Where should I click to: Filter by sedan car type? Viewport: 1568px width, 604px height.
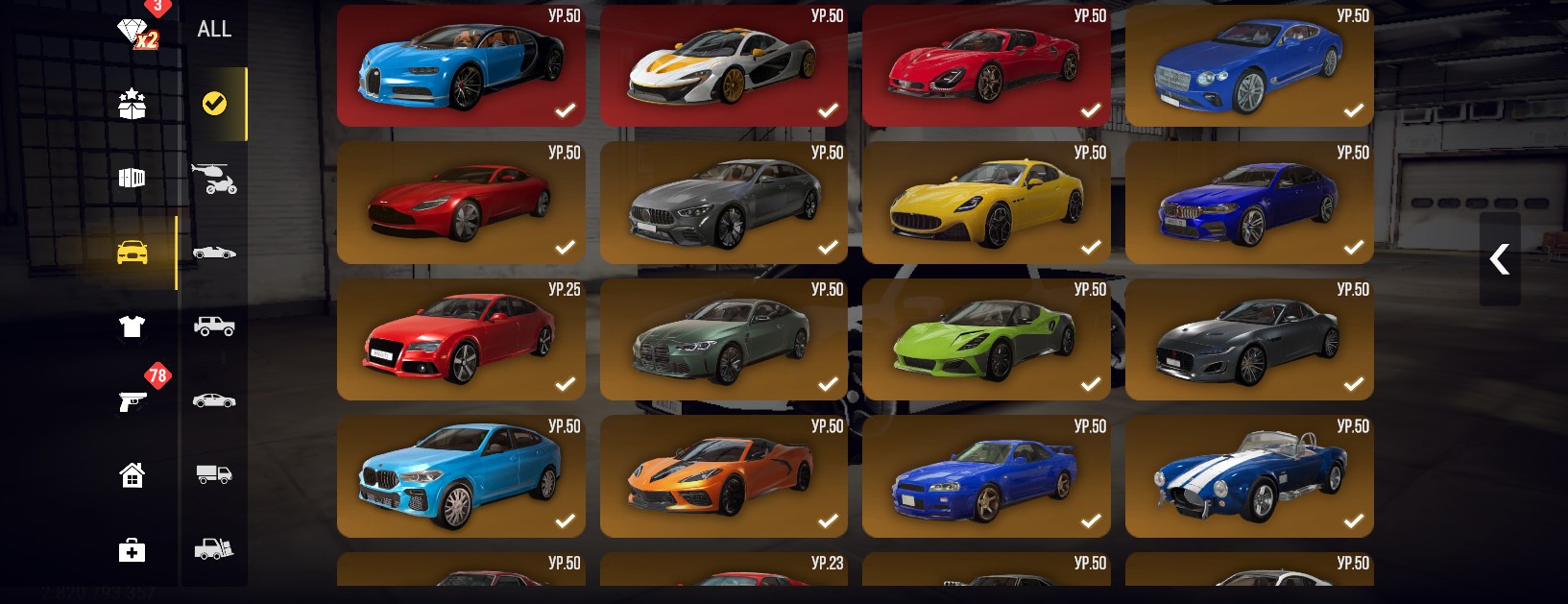click(x=214, y=400)
